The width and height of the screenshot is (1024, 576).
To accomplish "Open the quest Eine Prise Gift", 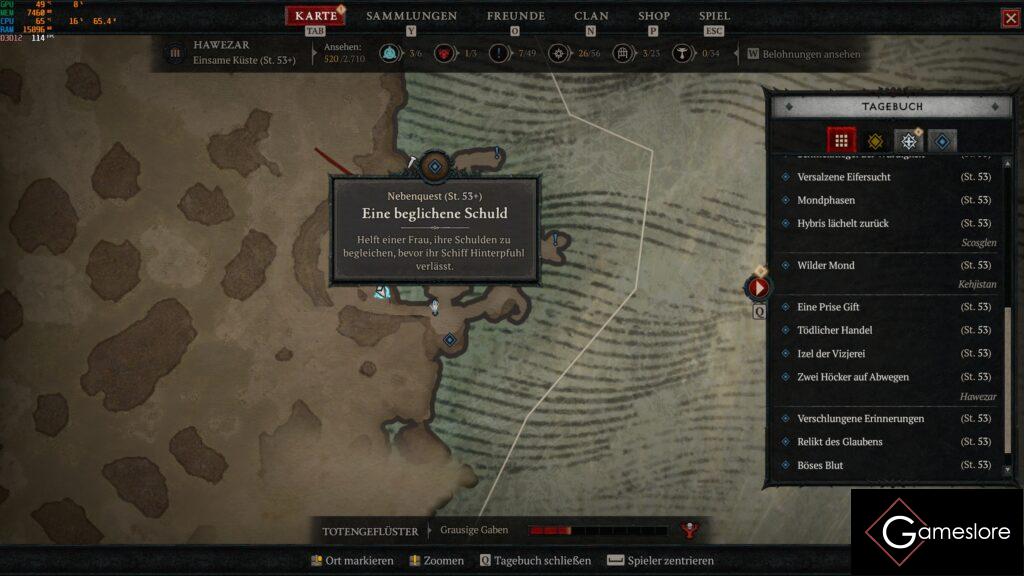I will [x=828, y=307].
